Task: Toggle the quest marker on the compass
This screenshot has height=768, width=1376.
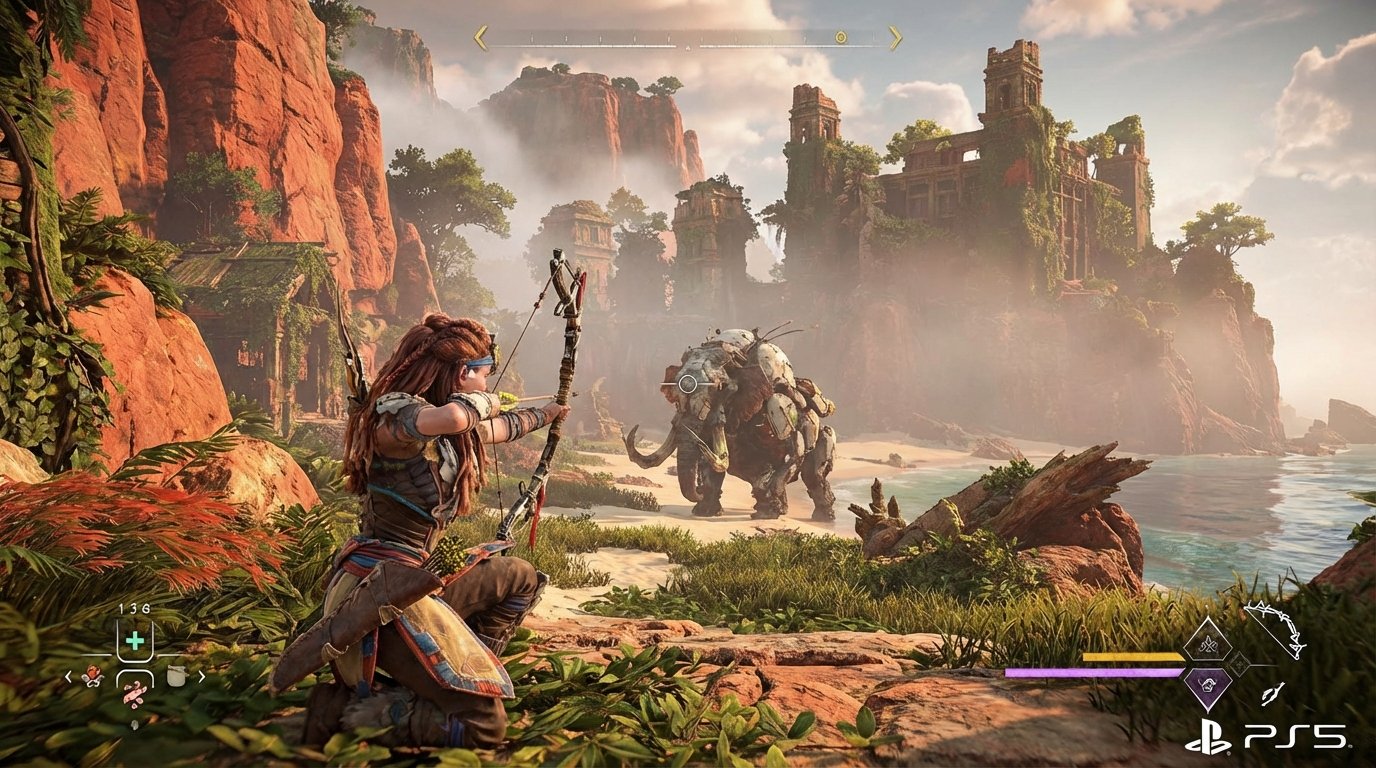Action: click(841, 38)
